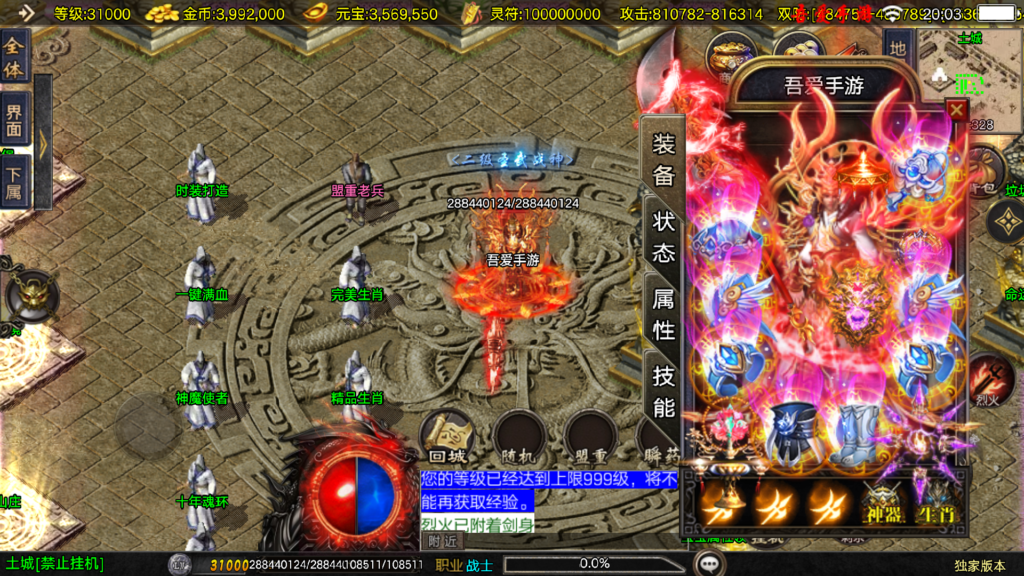Open the 神器 artifact button
This screenshot has height=576, width=1024.
point(883,501)
